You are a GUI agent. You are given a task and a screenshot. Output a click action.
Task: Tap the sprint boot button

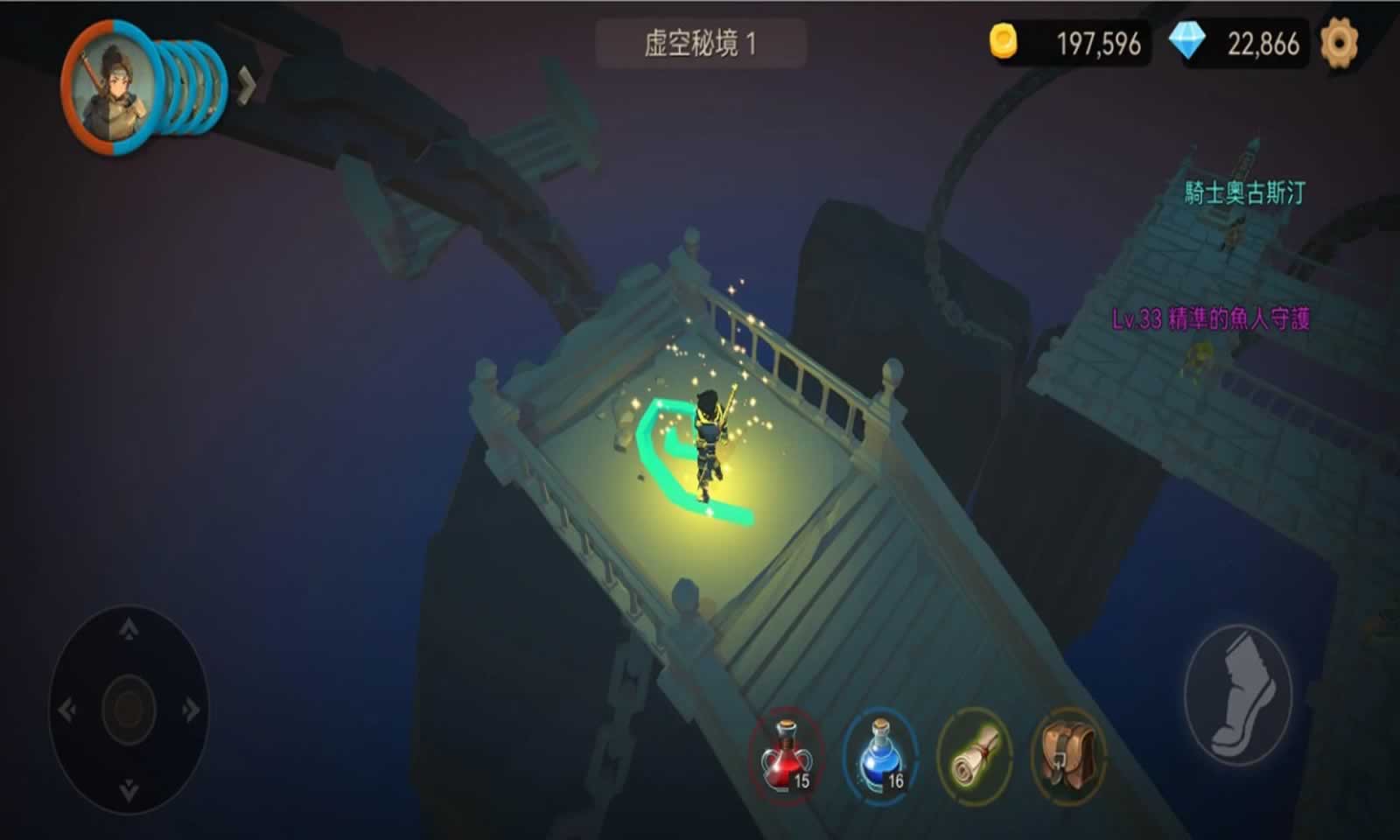pyautogui.click(x=1236, y=694)
